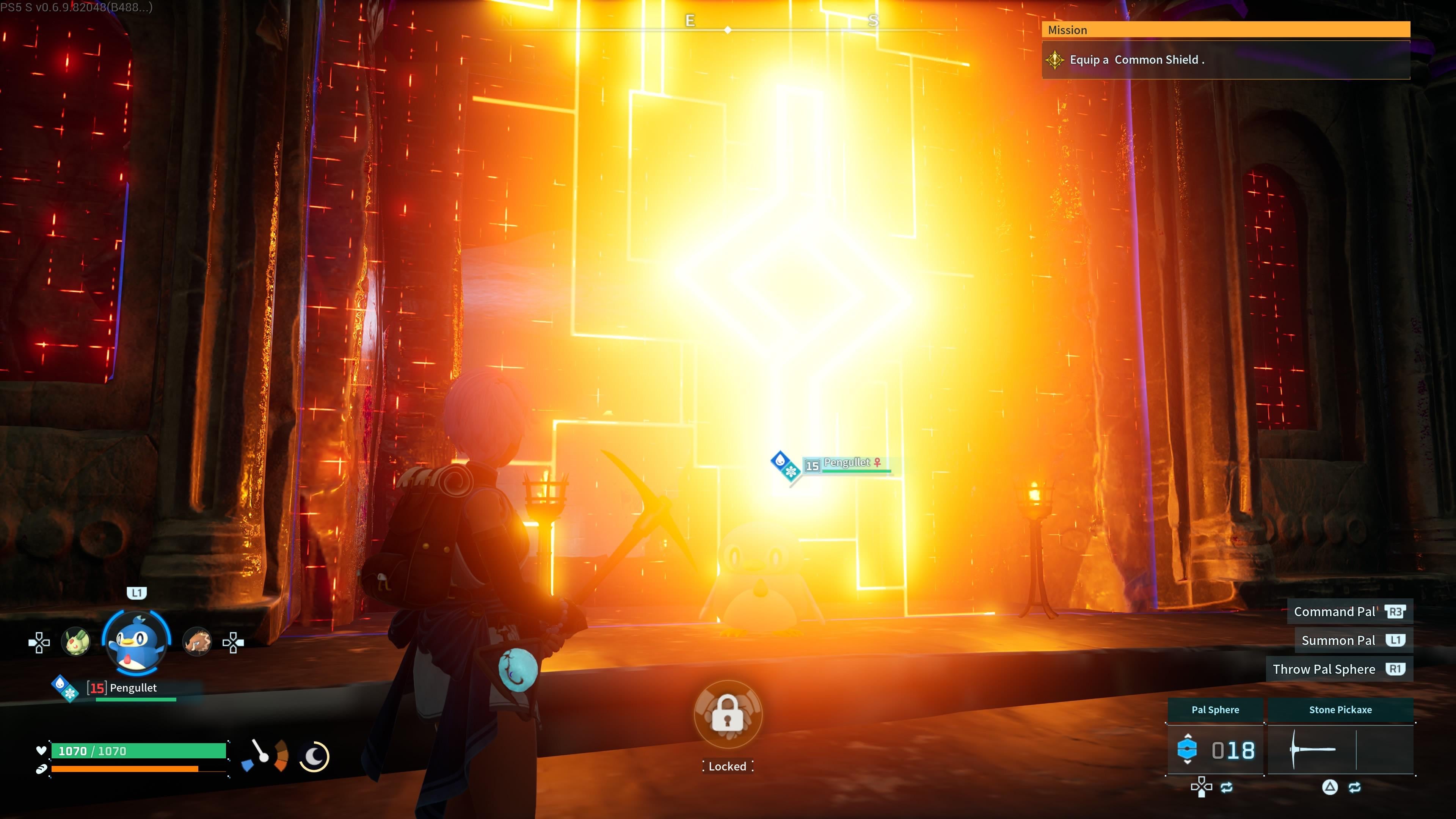The width and height of the screenshot is (1456, 819).
Task: Choose the green leafy pal portrait
Action: pos(76,642)
